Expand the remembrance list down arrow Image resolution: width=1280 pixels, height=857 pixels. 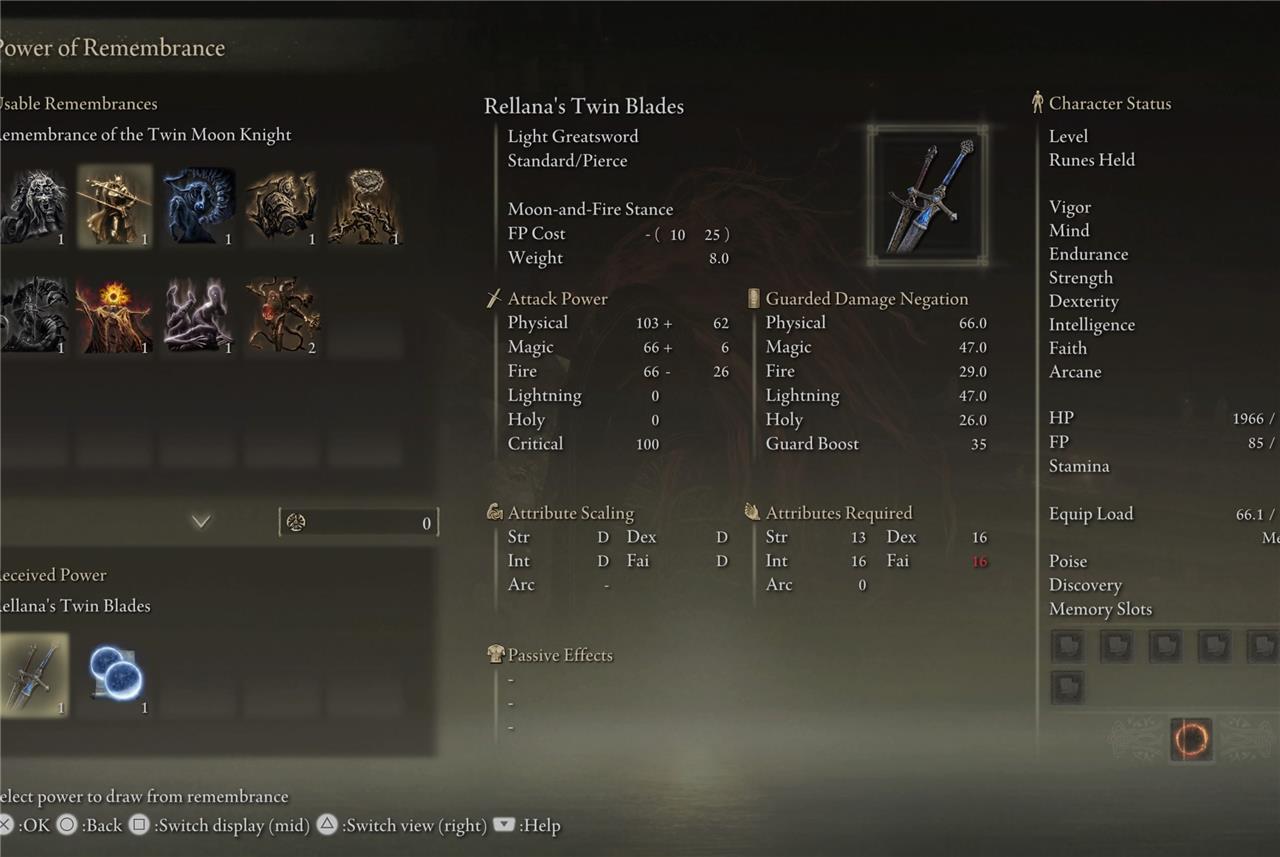click(x=201, y=521)
